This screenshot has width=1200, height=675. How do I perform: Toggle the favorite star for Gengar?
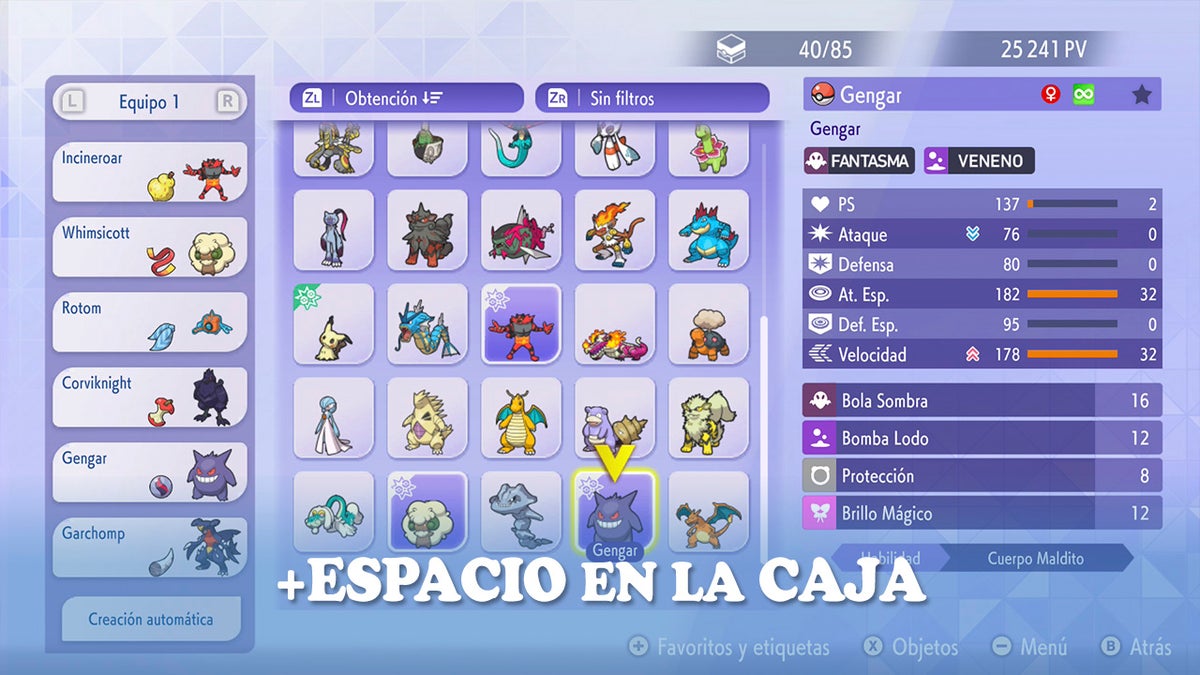[x=1142, y=95]
